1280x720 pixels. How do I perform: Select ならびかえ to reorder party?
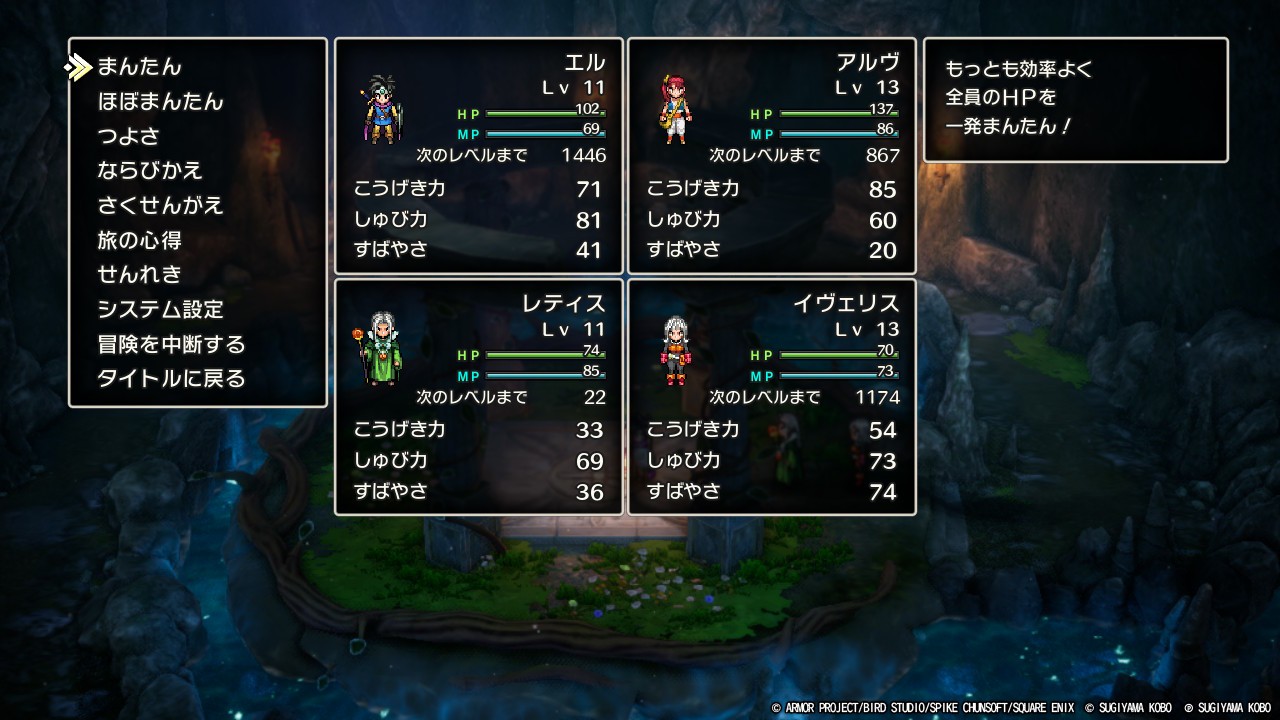pyautogui.click(x=150, y=171)
